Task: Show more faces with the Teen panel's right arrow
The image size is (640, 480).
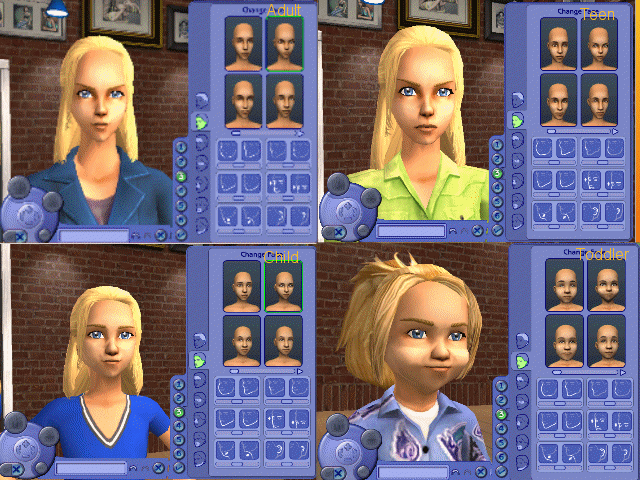Action: click(x=615, y=131)
